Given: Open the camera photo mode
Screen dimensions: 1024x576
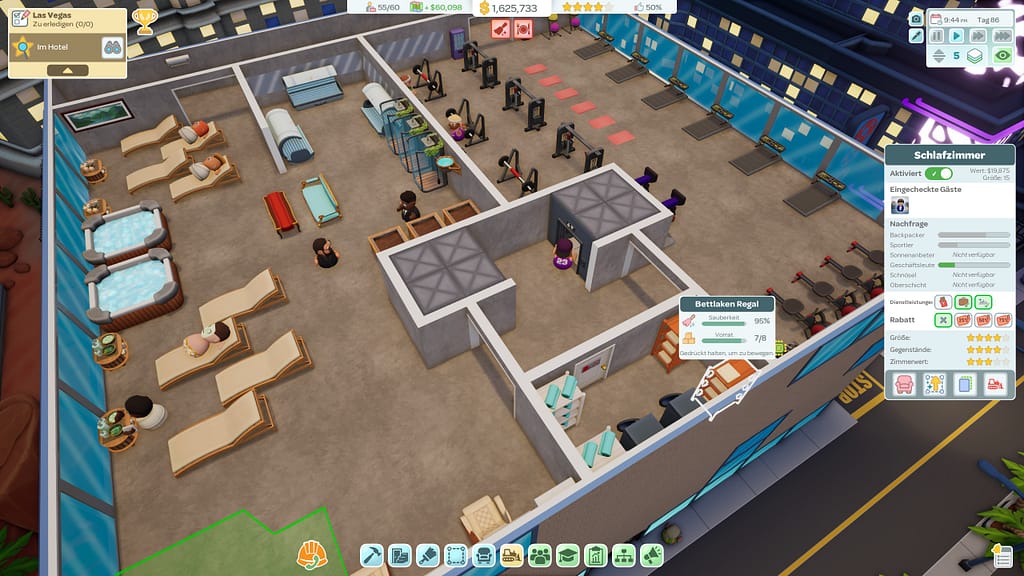Looking at the screenshot, I should click(x=916, y=18).
